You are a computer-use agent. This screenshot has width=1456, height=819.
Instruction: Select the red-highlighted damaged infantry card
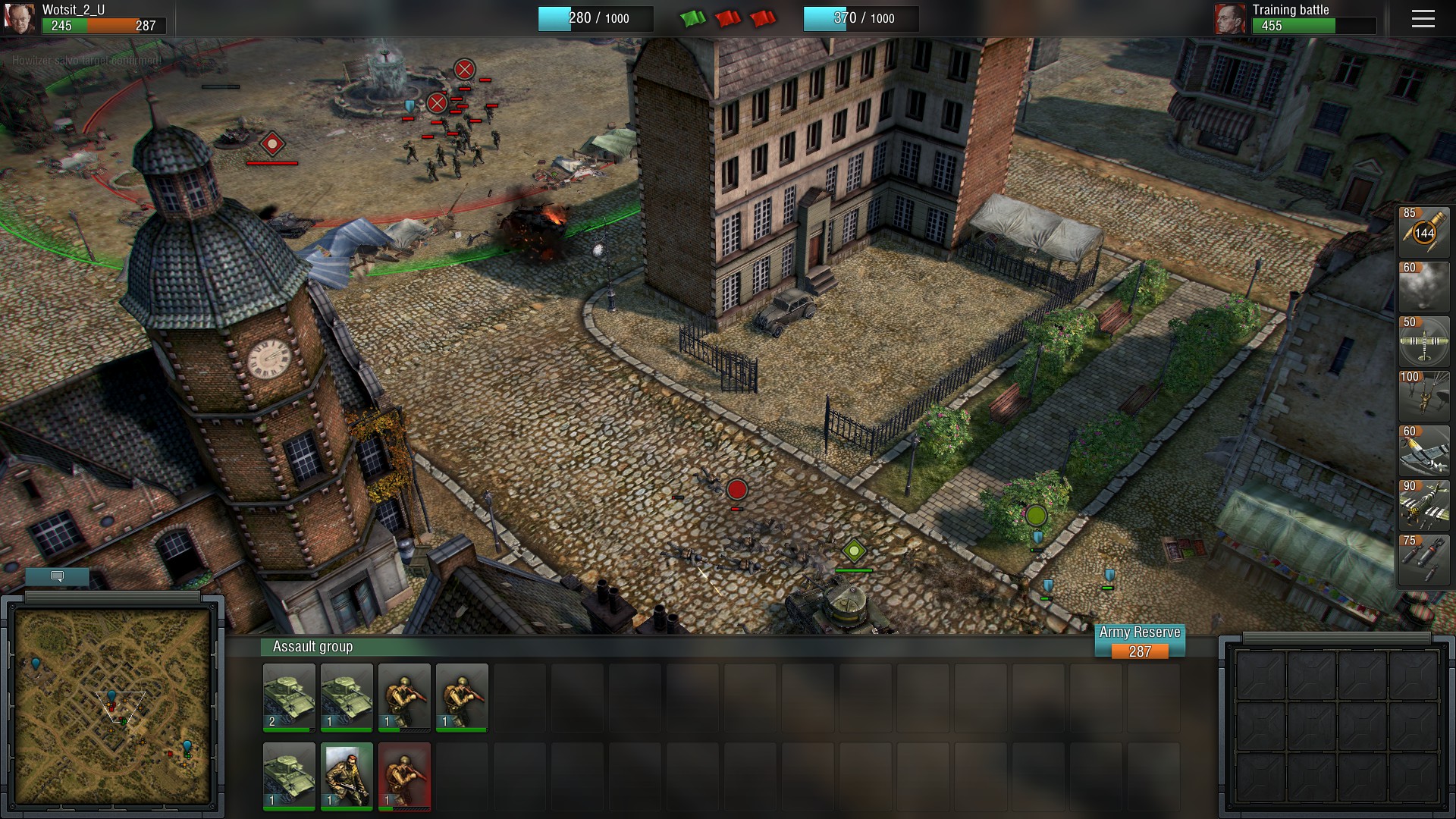[x=404, y=776]
